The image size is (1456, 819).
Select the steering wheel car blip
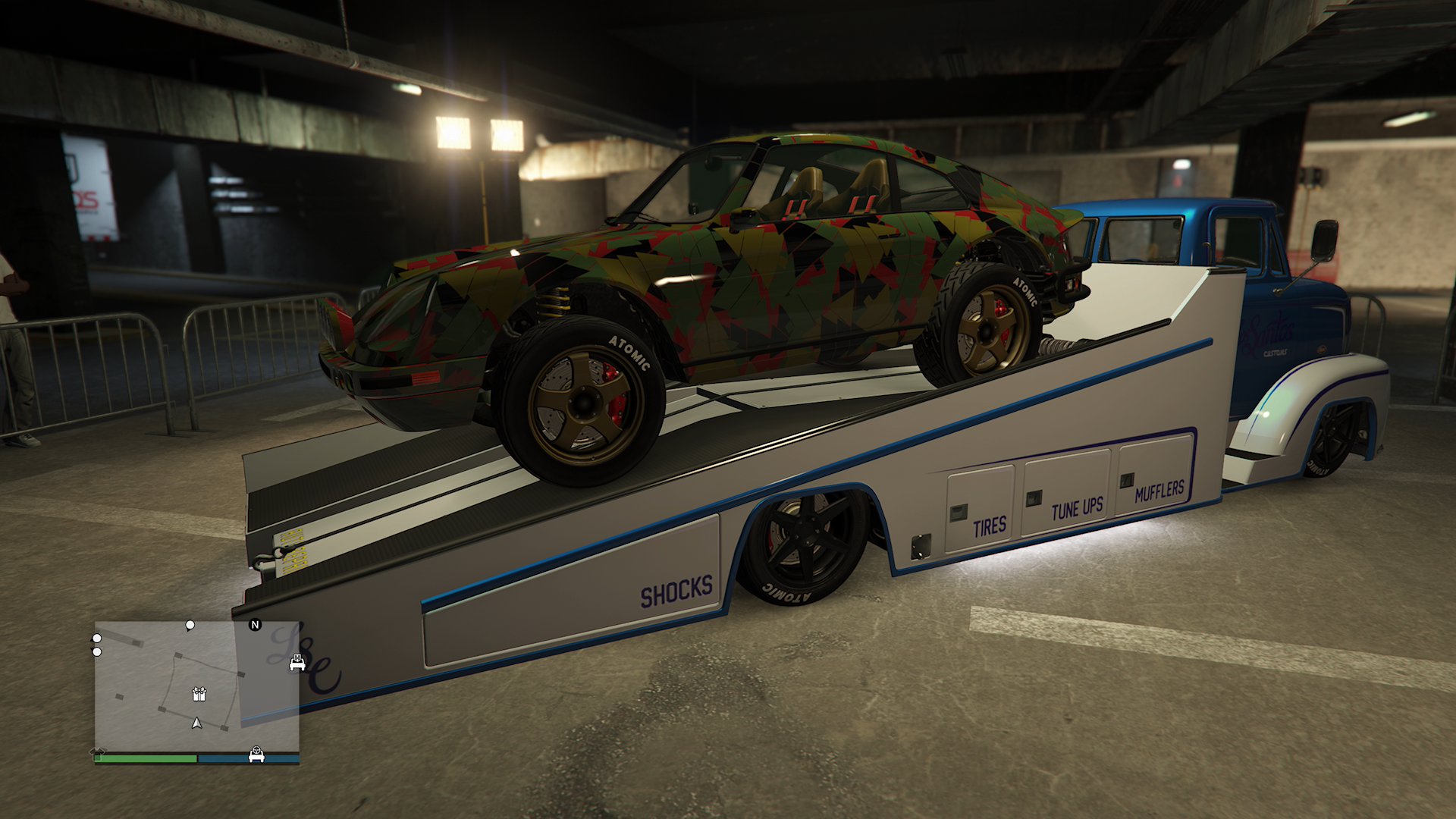pos(257,755)
